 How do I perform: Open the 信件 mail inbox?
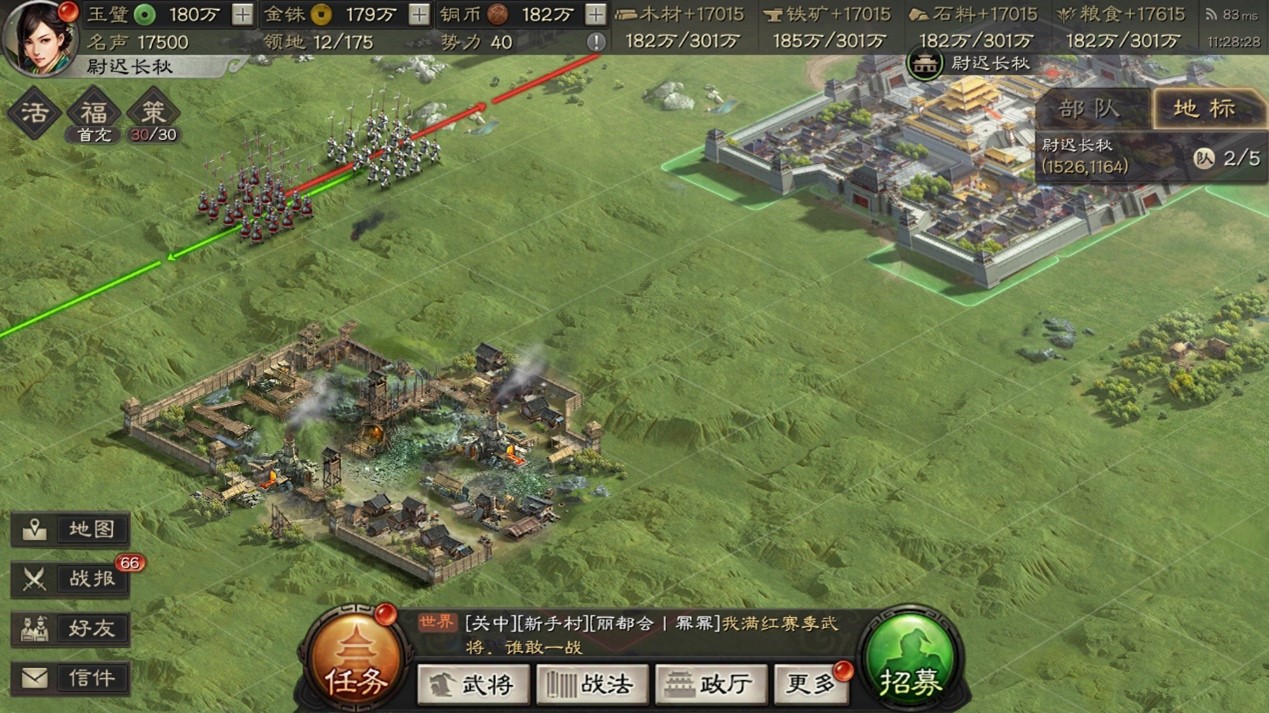pos(71,678)
